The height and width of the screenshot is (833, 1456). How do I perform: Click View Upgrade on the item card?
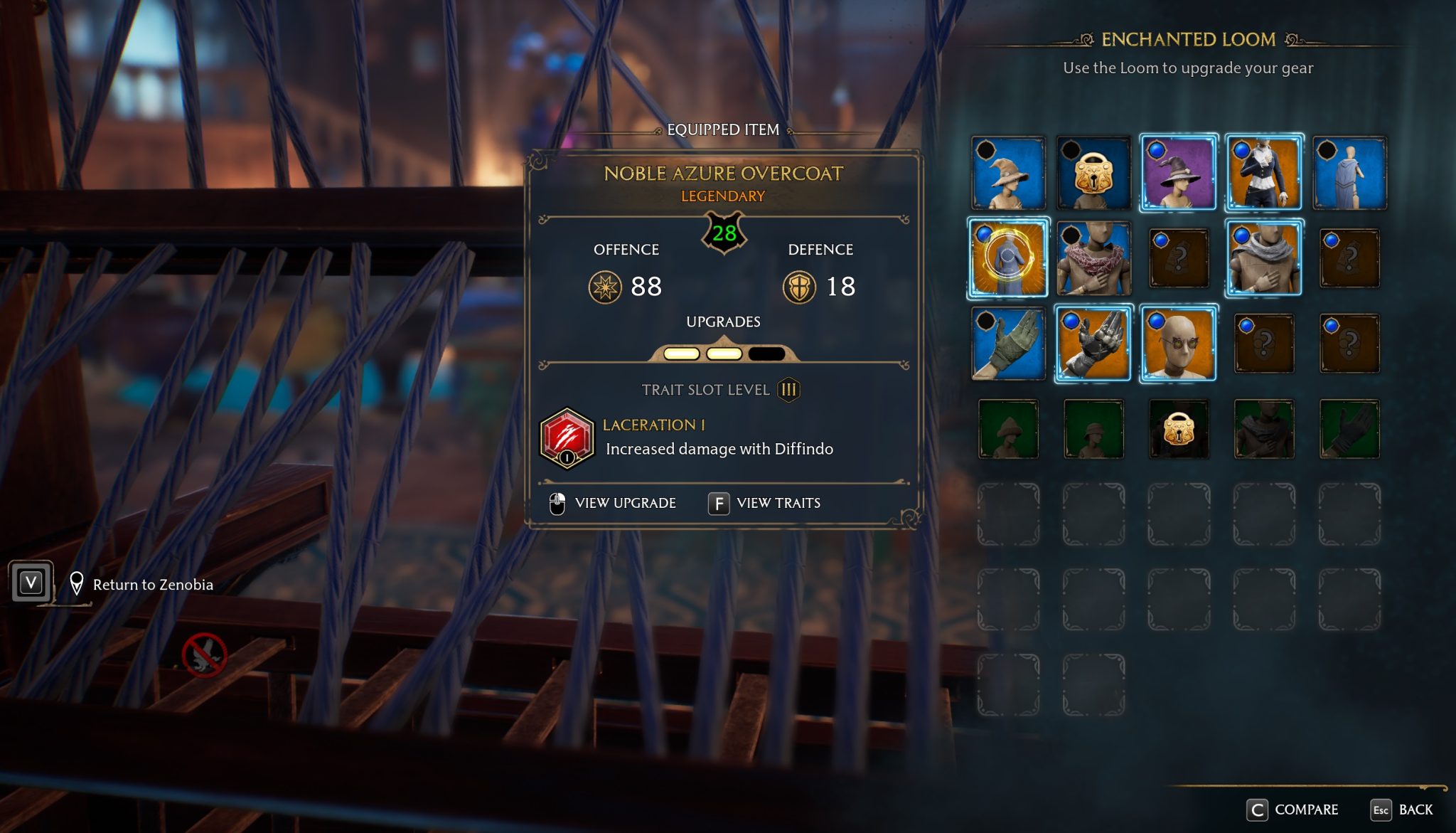coord(614,503)
